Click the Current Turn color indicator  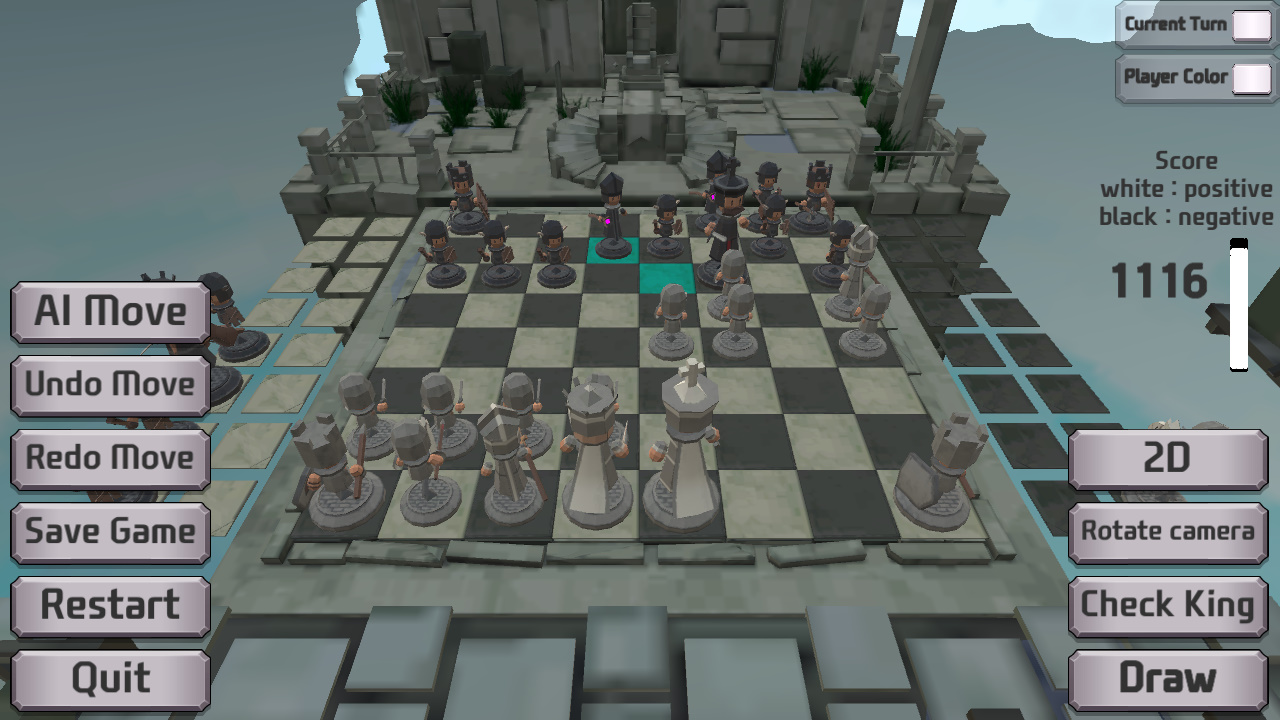coord(1251,25)
